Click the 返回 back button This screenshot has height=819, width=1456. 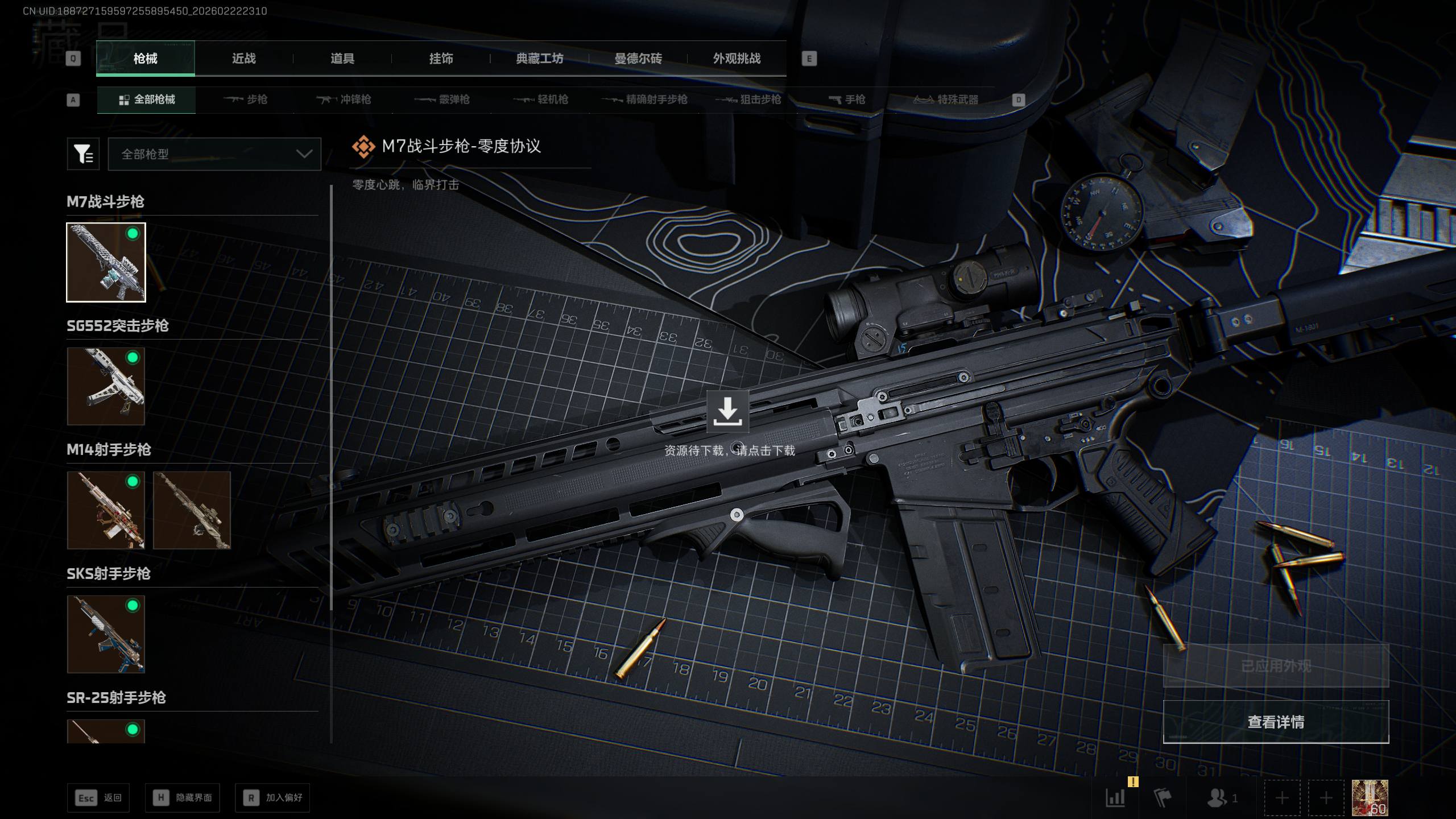98,798
